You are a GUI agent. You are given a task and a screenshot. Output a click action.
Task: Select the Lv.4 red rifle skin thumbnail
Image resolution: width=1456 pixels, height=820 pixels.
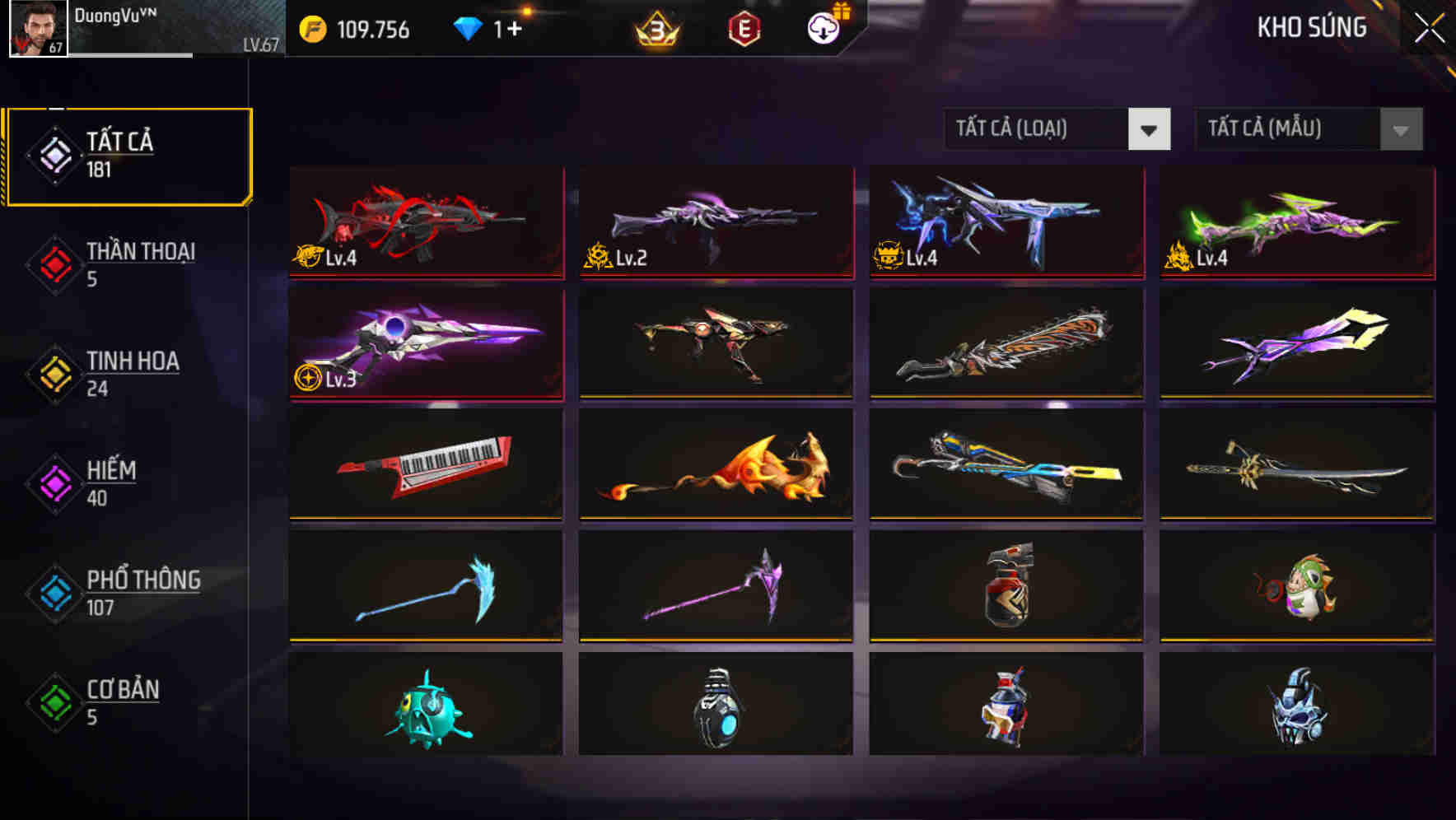tap(425, 223)
